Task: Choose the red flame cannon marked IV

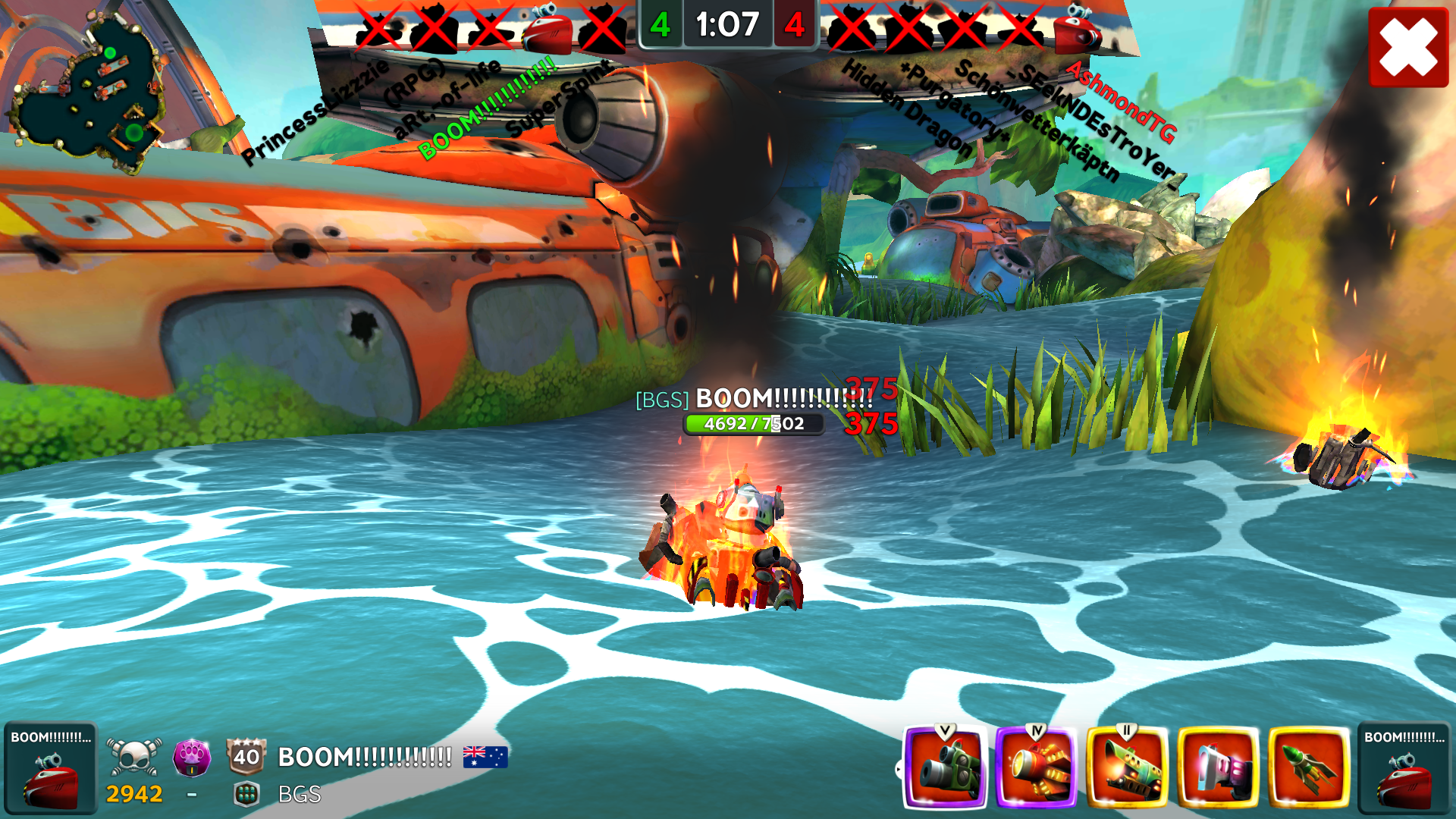Action: pos(1036,767)
